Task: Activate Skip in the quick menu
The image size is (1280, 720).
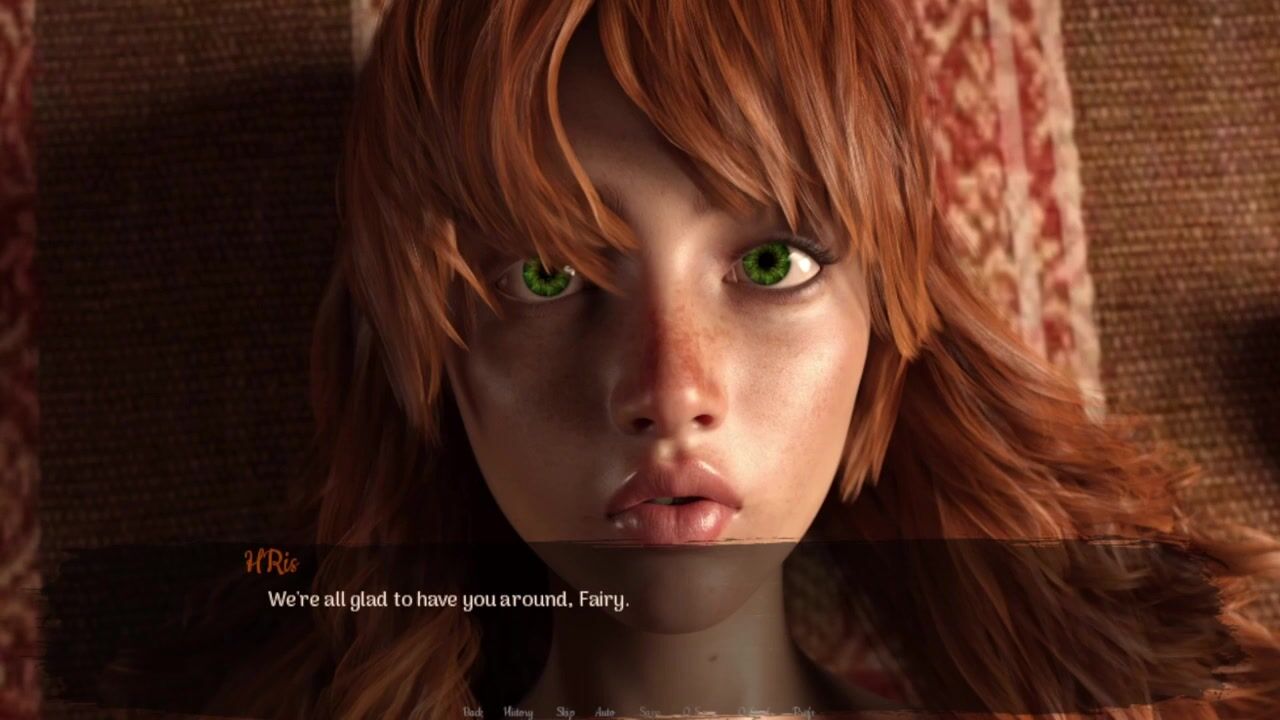Action: (x=565, y=712)
